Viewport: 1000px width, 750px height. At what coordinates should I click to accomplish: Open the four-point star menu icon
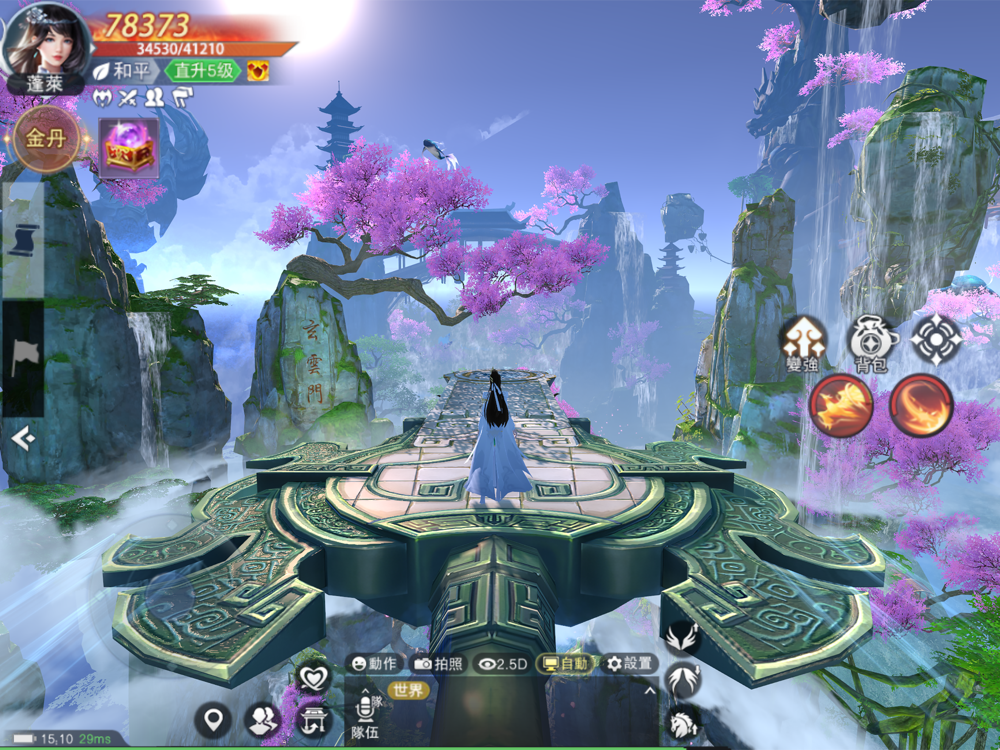pos(936,340)
